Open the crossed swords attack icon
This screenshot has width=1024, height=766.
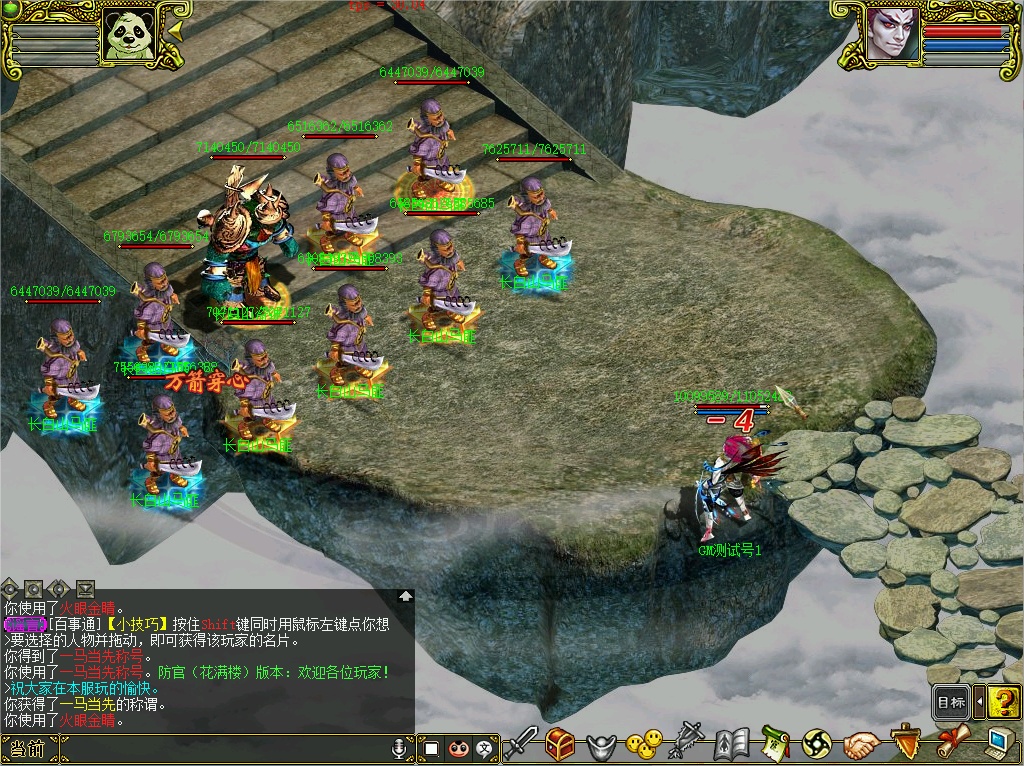tap(520, 743)
